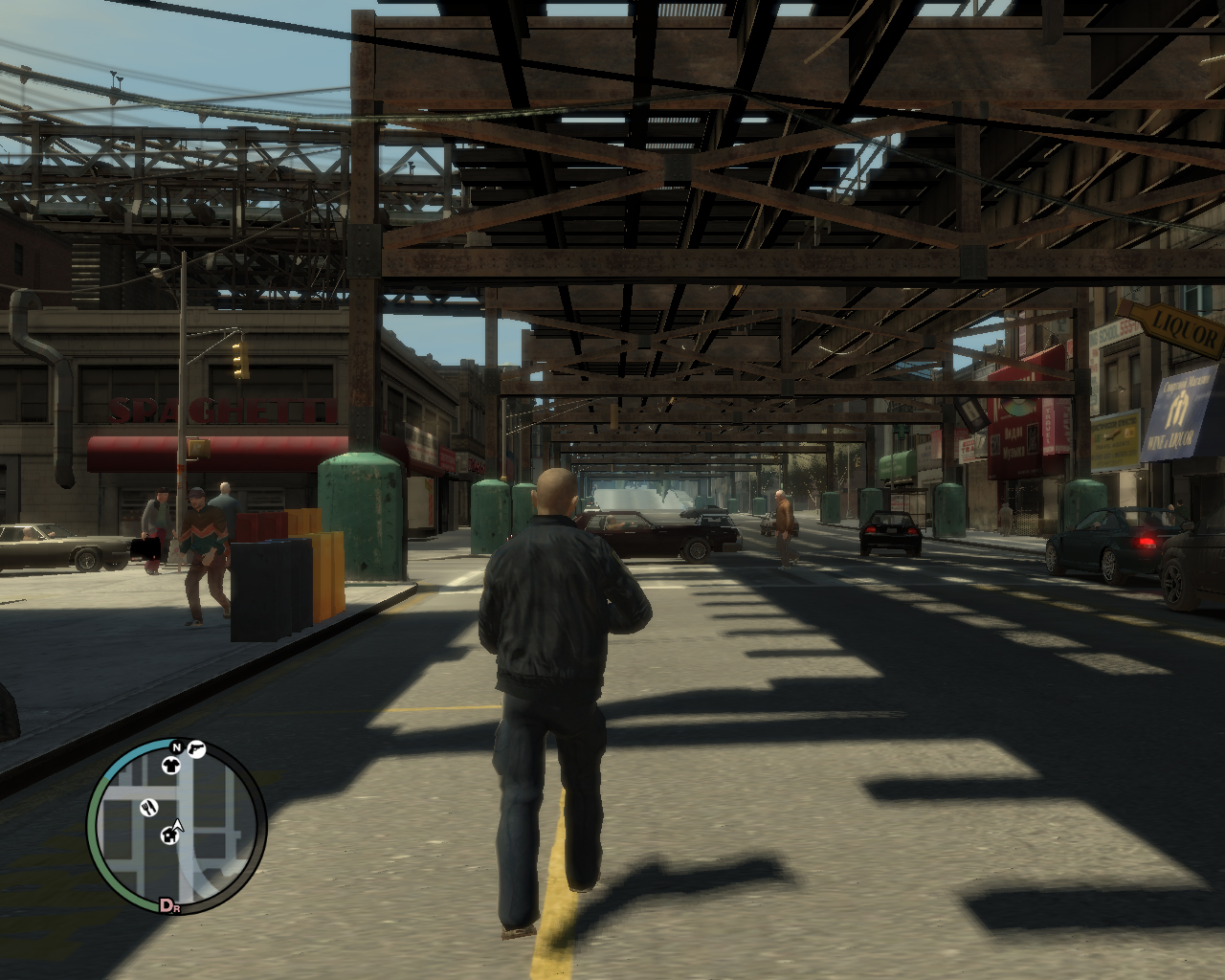Choose the restaurant fork and knife marker

tap(148, 807)
